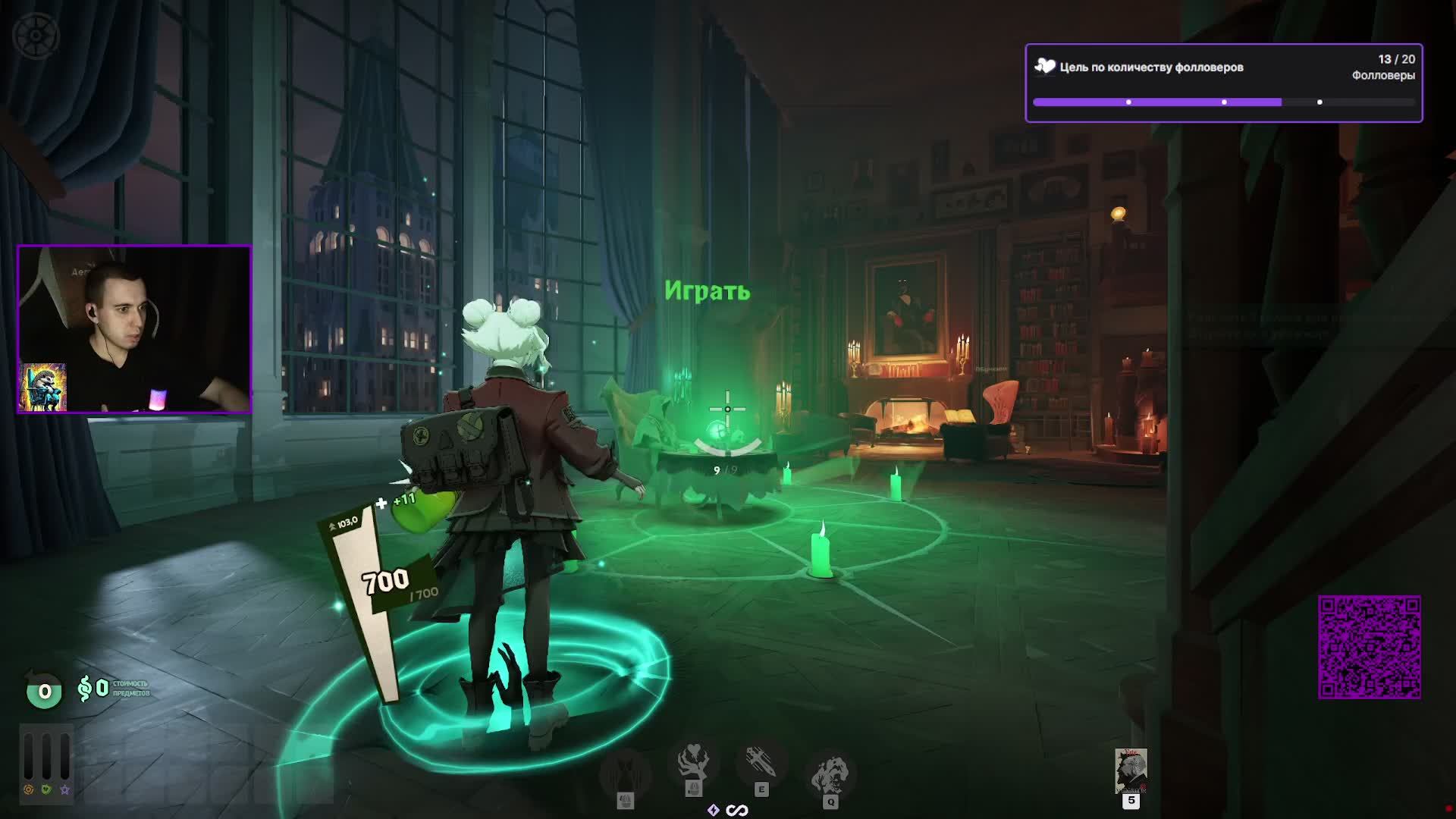
Task: Click the purple QR code overlay
Action: point(1369,647)
